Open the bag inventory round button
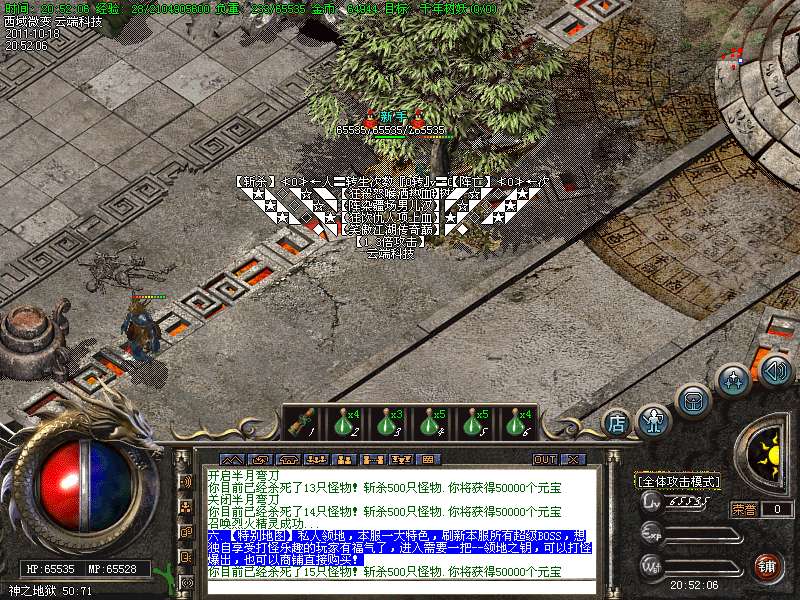The height and width of the screenshot is (600, 800). click(692, 400)
